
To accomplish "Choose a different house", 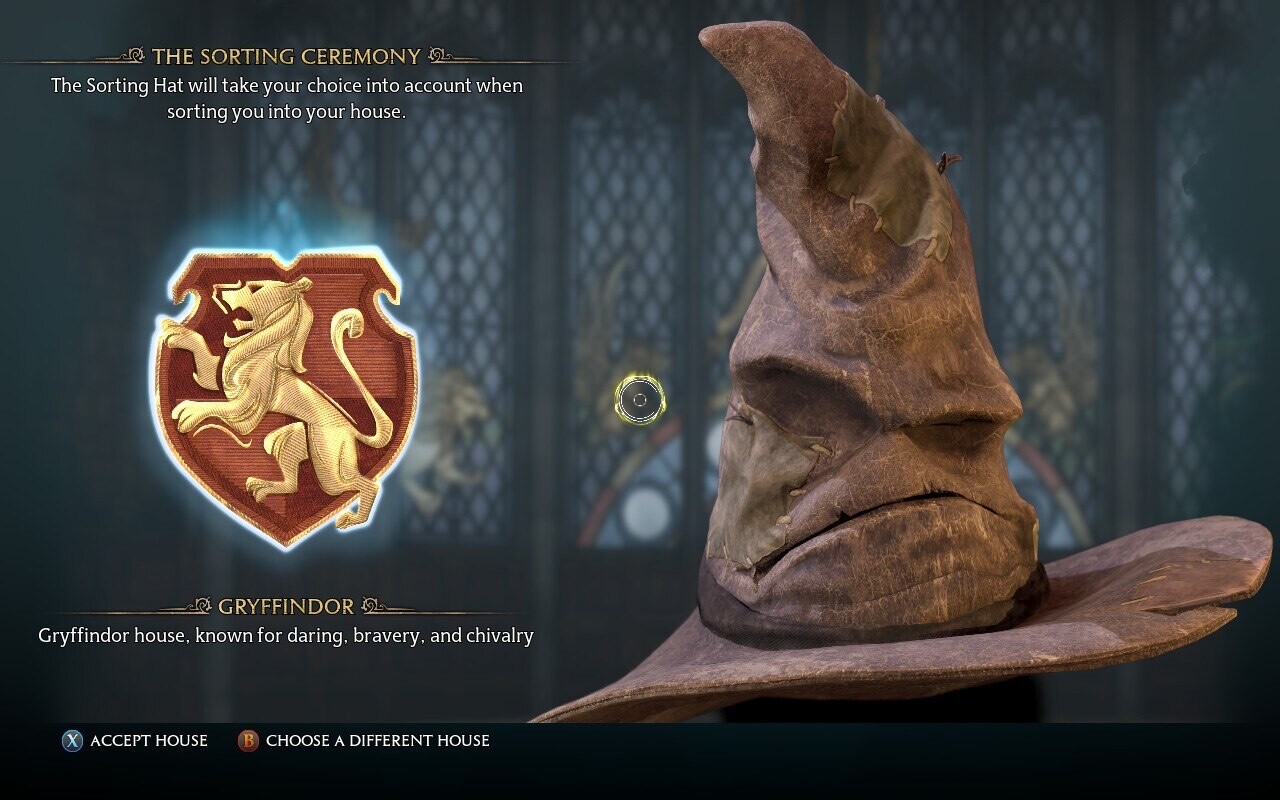I will 364,741.
